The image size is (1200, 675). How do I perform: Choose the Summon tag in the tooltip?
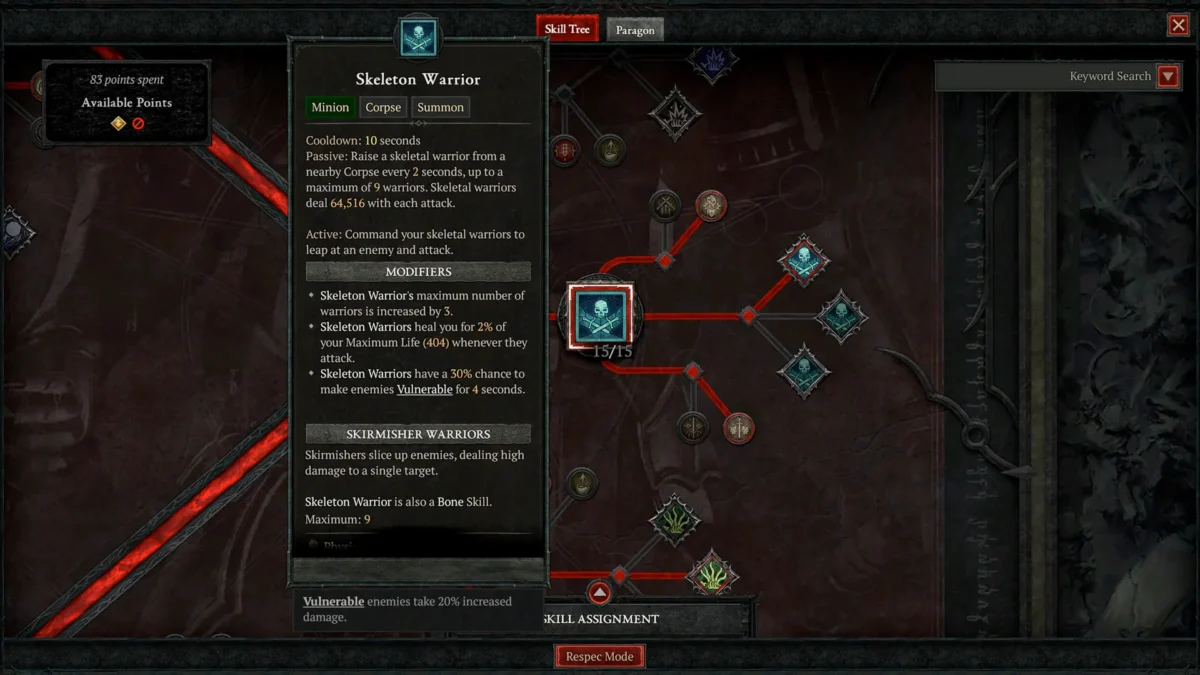point(440,107)
